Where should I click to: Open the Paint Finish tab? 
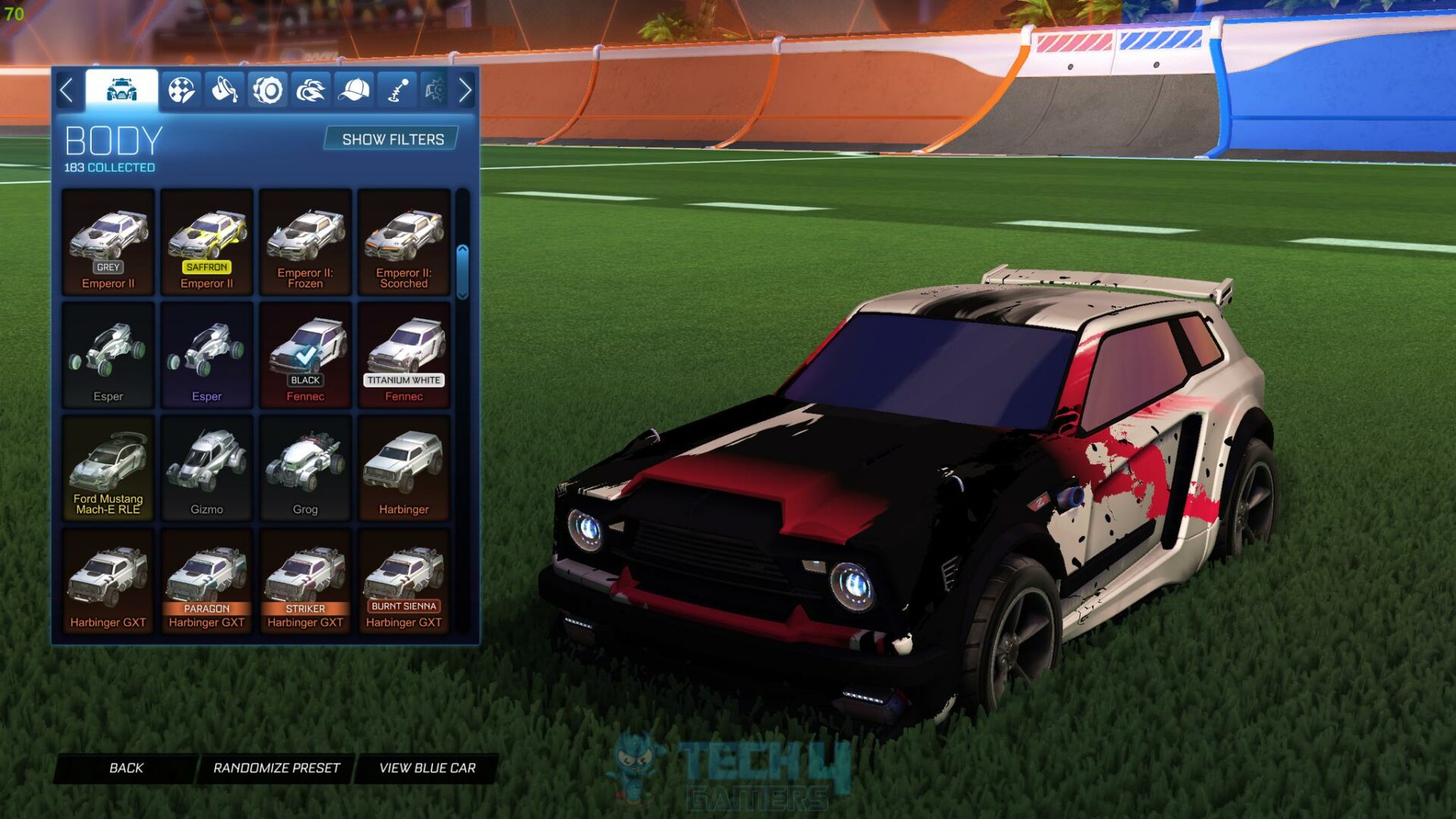pos(223,91)
